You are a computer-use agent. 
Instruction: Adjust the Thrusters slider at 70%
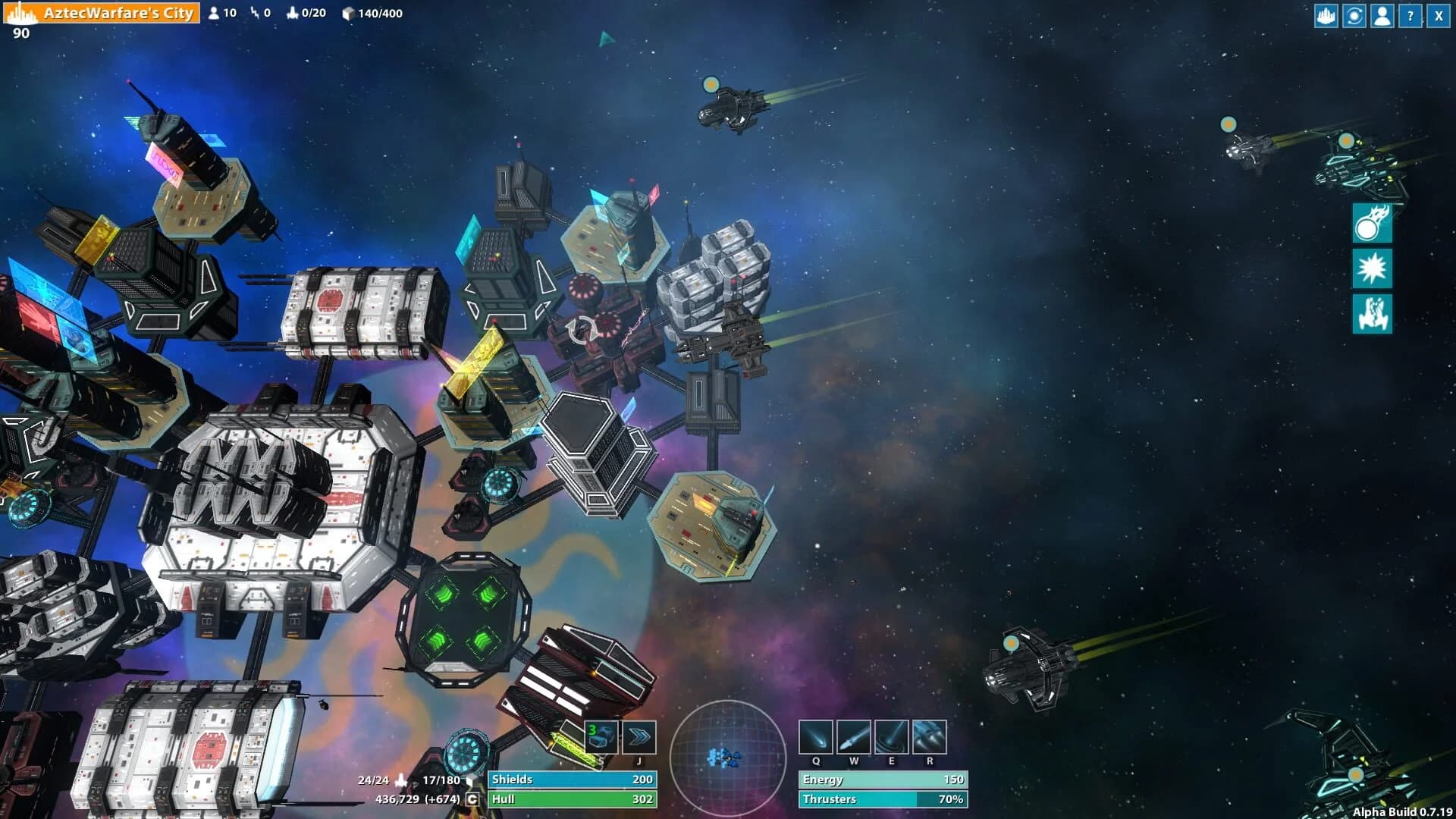[882, 799]
